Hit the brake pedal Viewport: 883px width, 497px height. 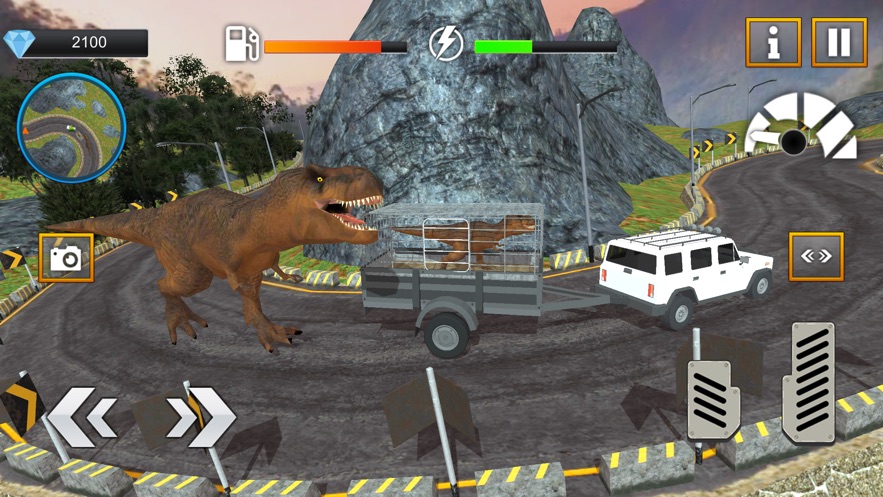pos(713,399)
